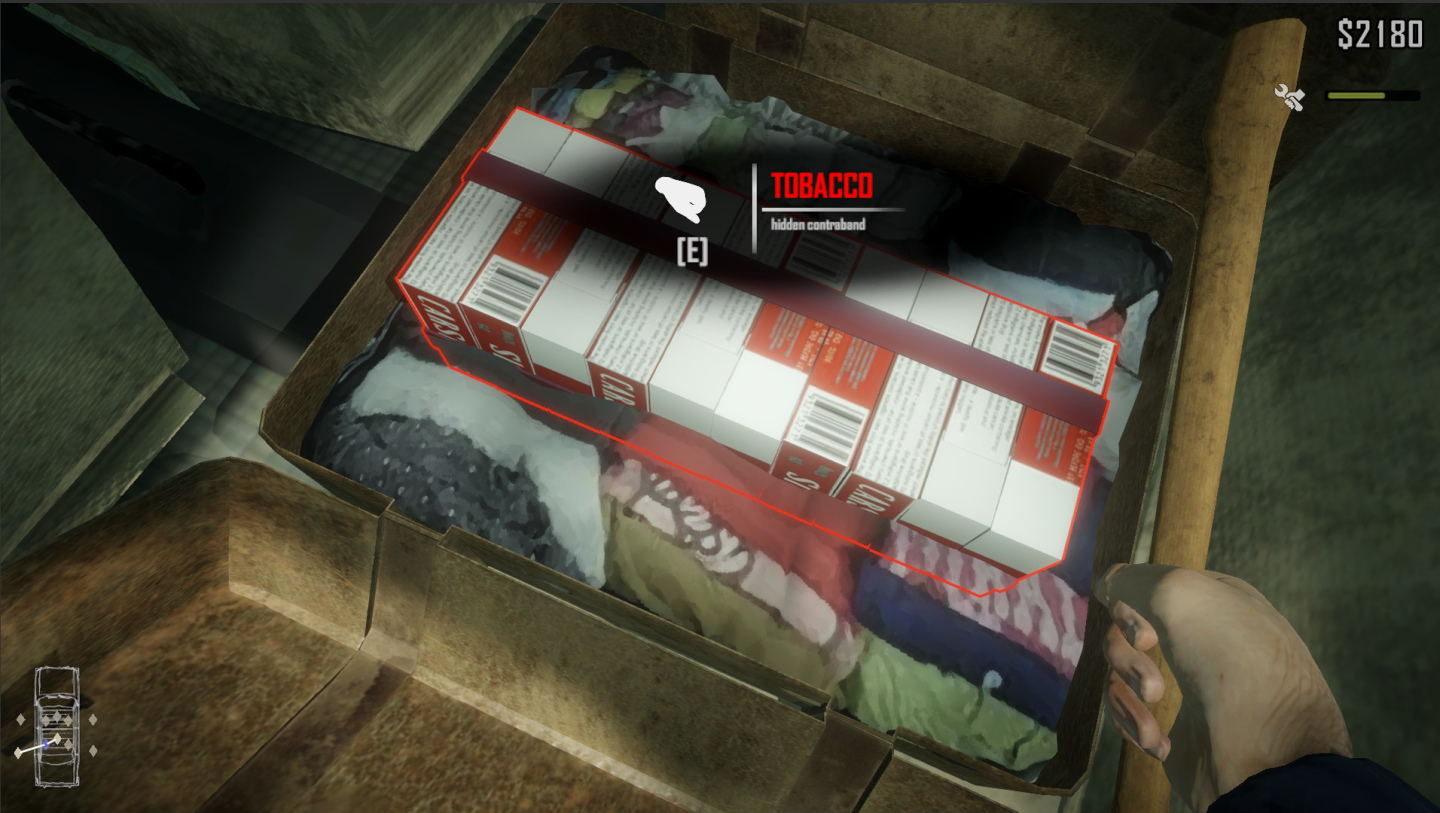Click the diamond marker at the car's right rear
This screenshot has height=813, width=1440.
point(93,749)
